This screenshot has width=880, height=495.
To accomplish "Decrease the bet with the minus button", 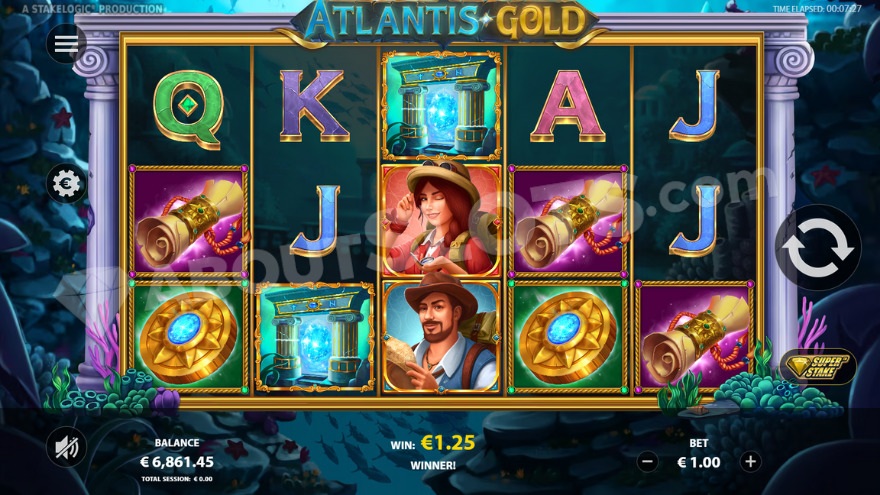I will [x=647, y=462].
